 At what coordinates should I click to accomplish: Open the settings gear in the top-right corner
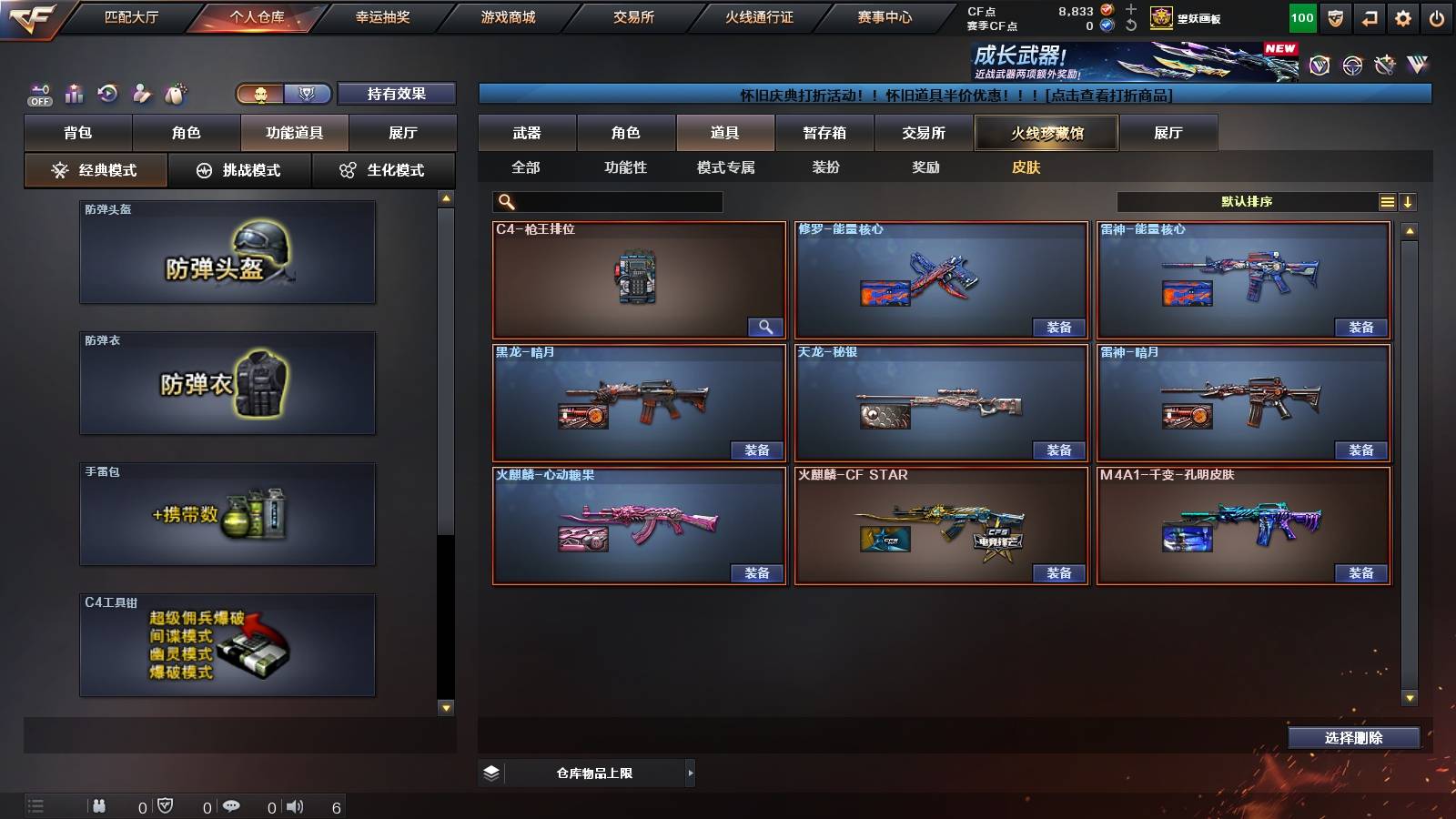(x=1402, y=17)
